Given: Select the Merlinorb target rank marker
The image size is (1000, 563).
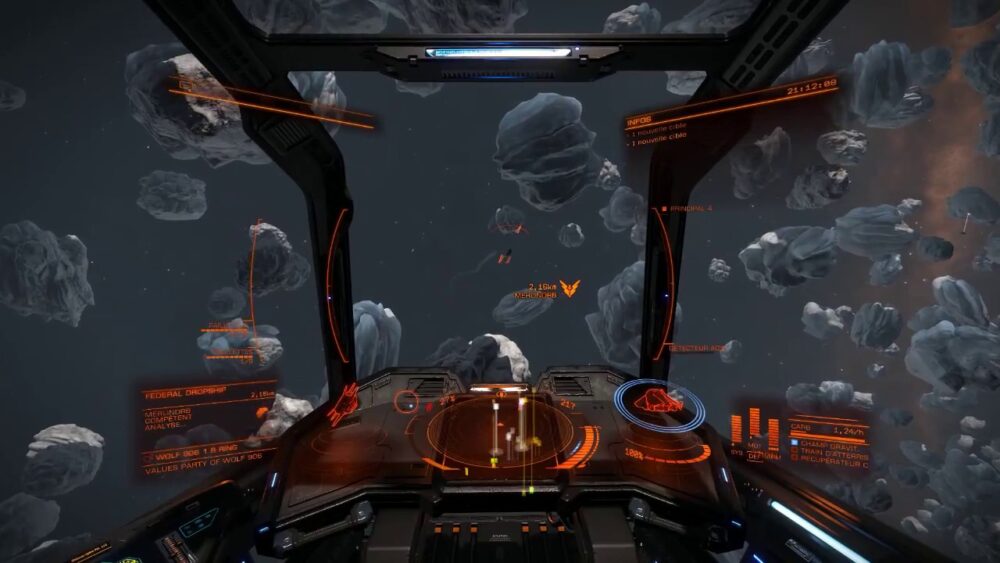Looking at the screenshot, I should click(569, 289).
